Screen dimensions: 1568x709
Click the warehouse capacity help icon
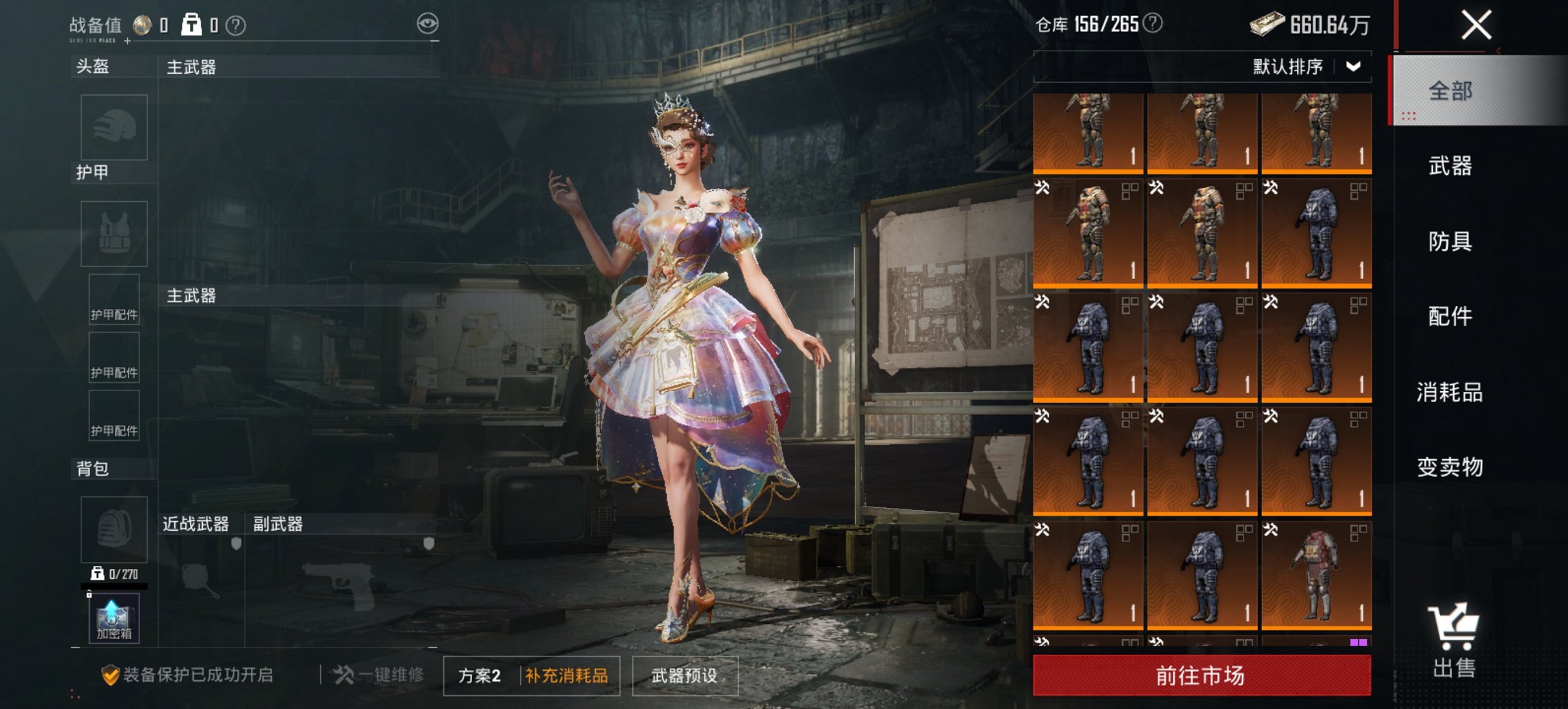point(1153,24)
